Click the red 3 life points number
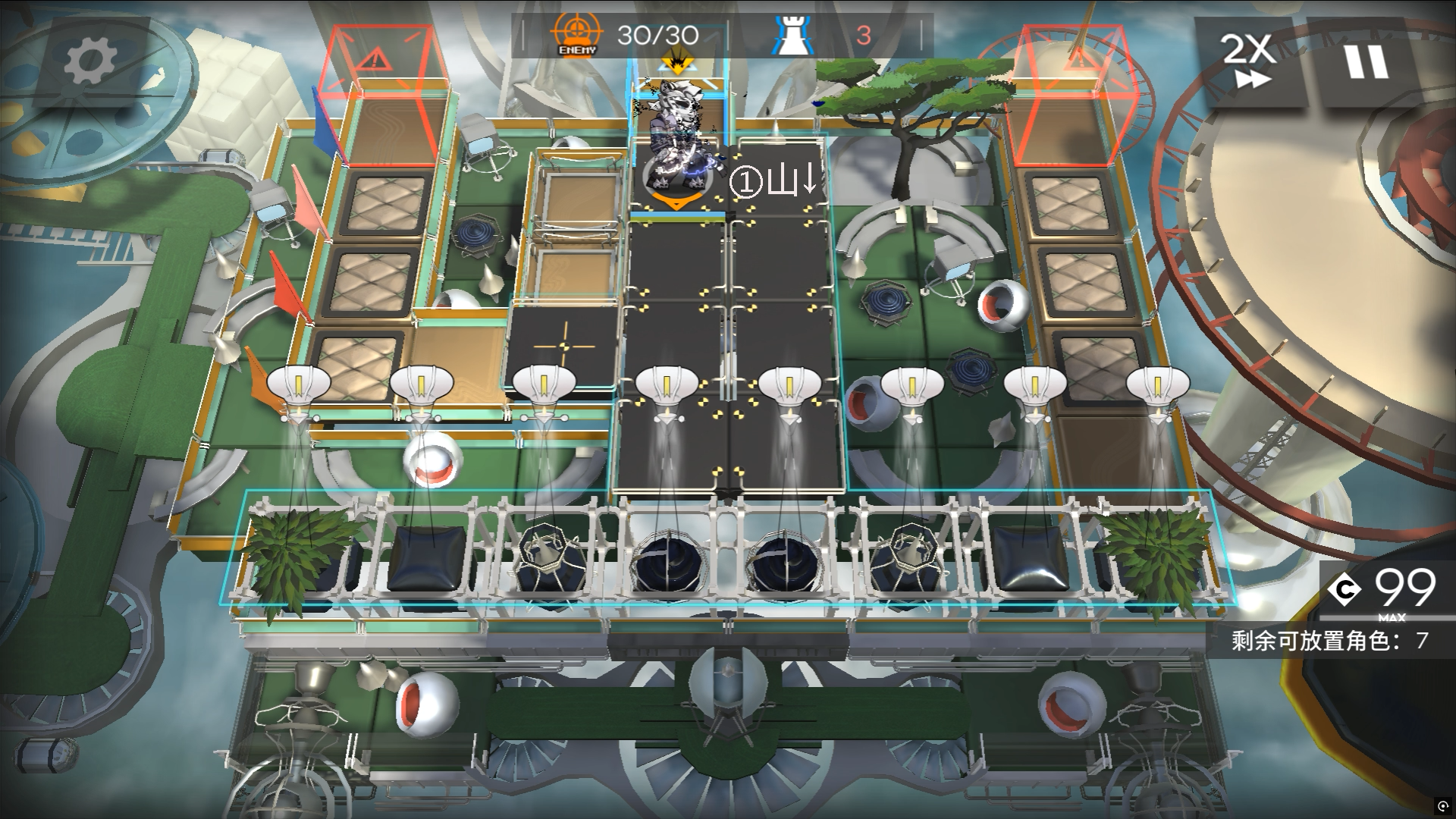Screen dimensions: 1456x819 pos(864,33)
